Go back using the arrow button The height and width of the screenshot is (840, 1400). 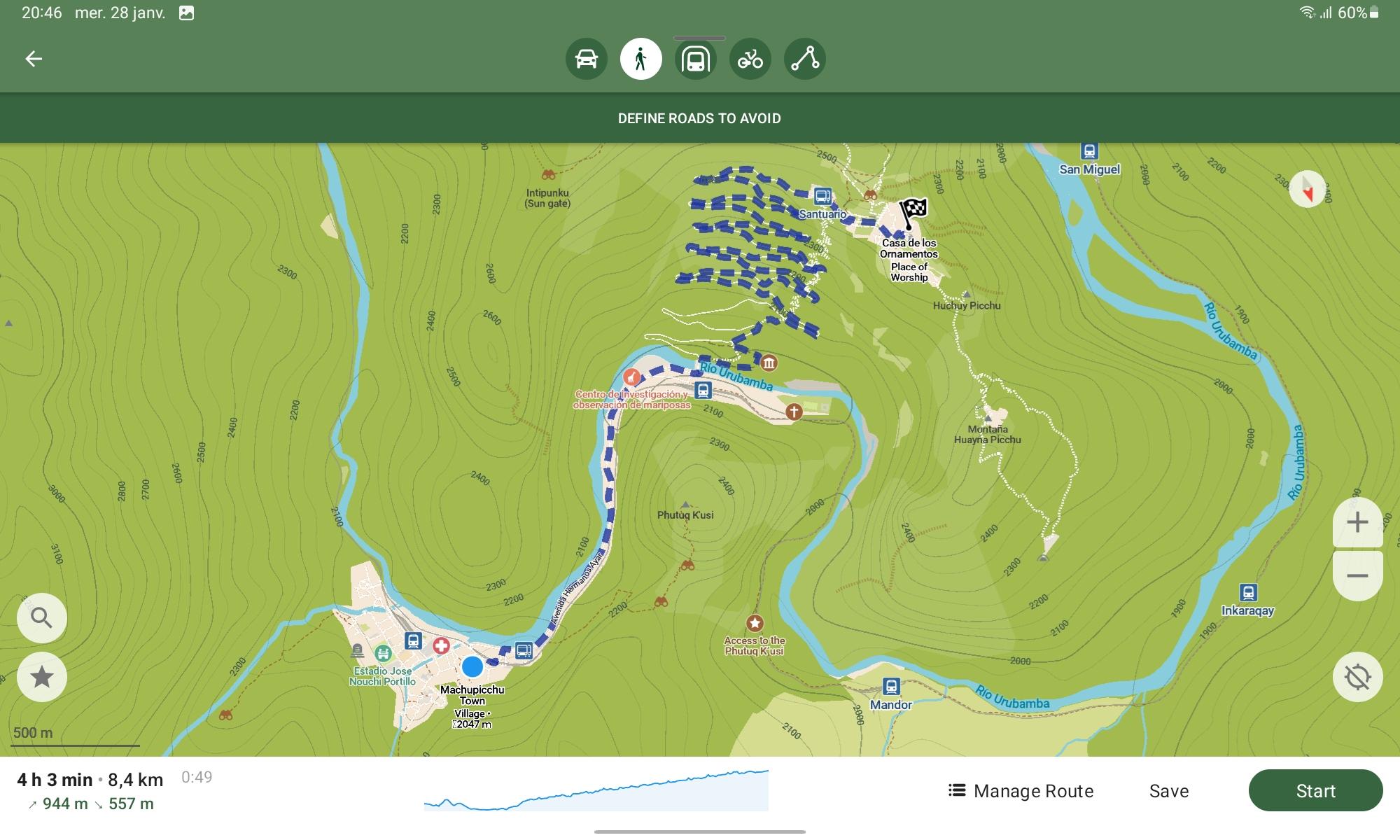click(34, 59)
